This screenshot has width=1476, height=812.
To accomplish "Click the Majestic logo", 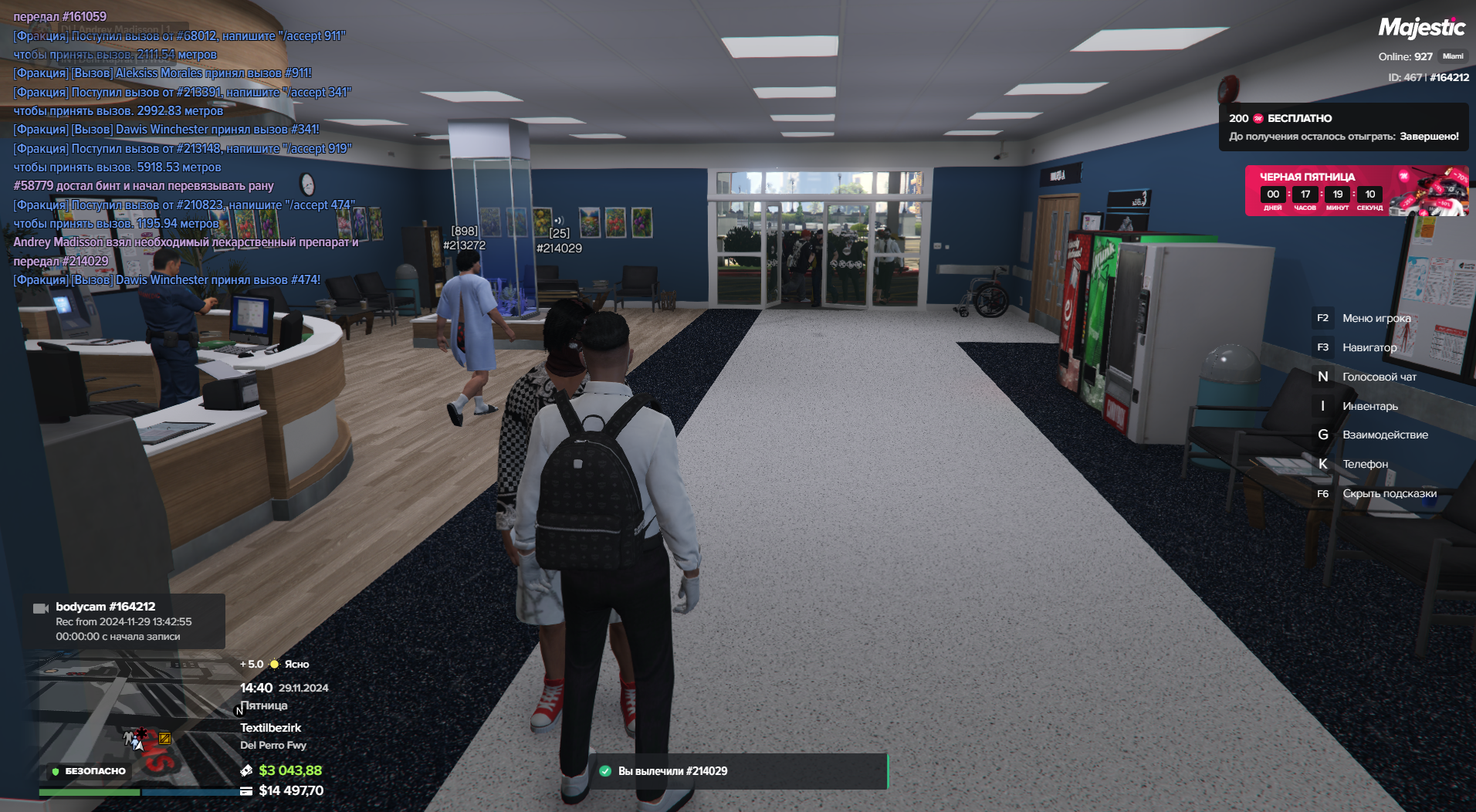I will (x=1421, y=28).
